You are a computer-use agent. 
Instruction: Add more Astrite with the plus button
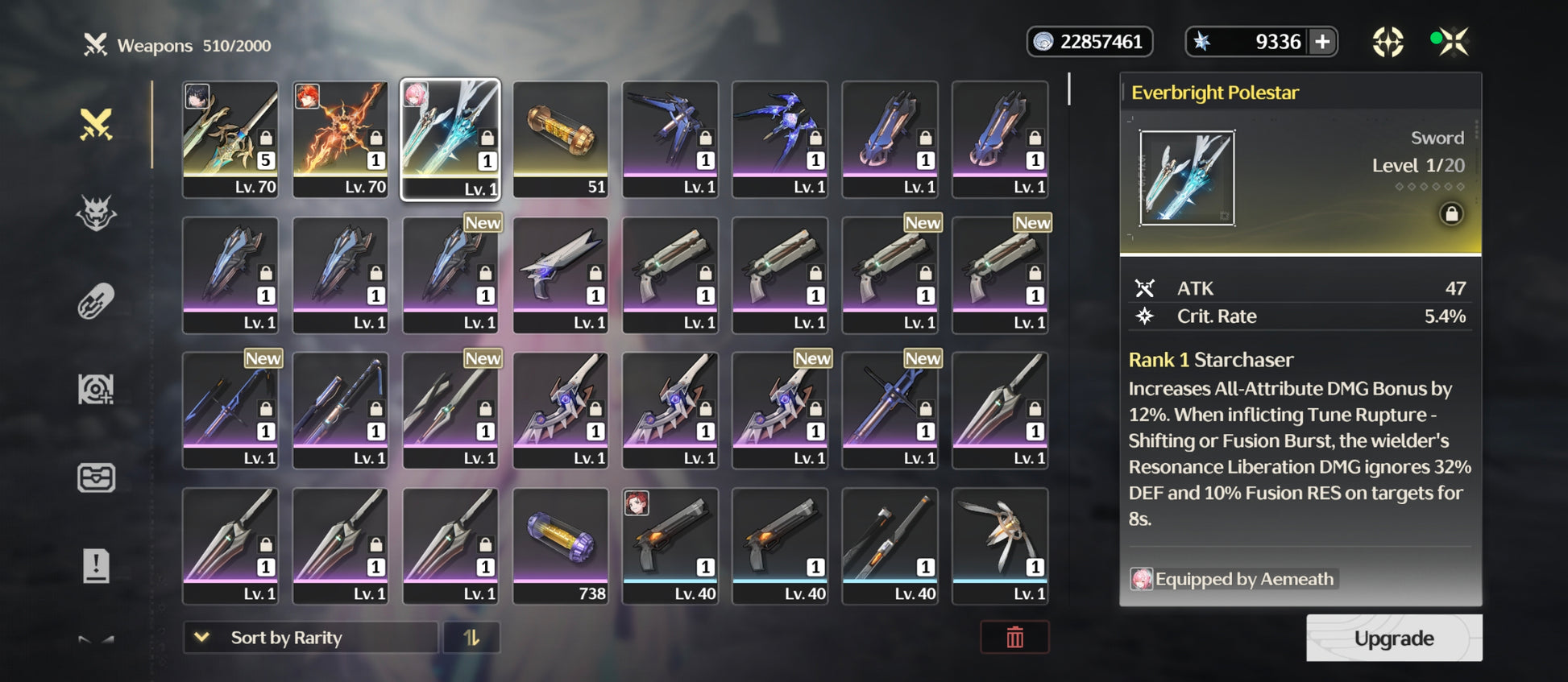(x=1322, y=42)
